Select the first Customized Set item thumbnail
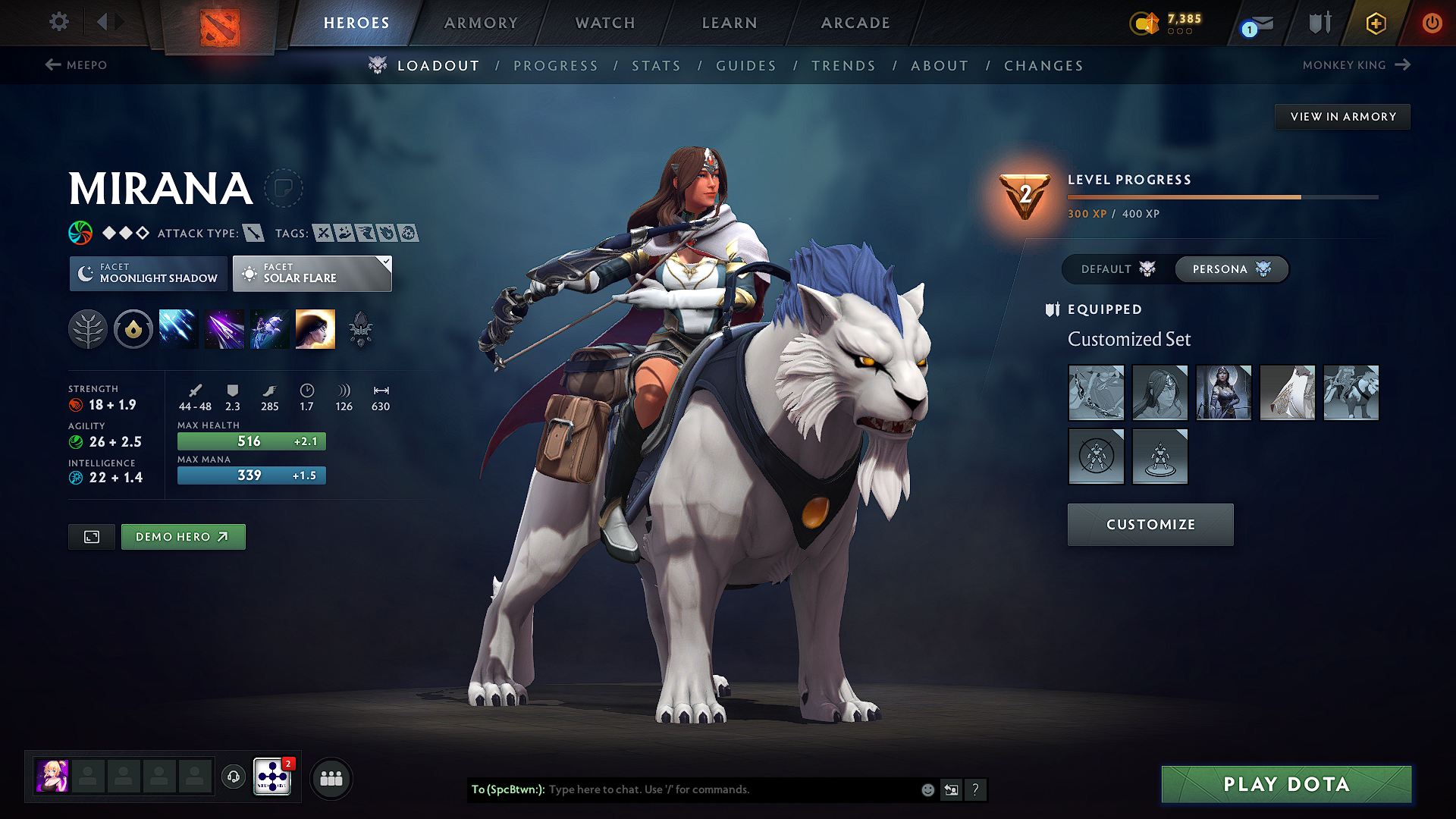The image size is (1456, 819). point(1096,393)
